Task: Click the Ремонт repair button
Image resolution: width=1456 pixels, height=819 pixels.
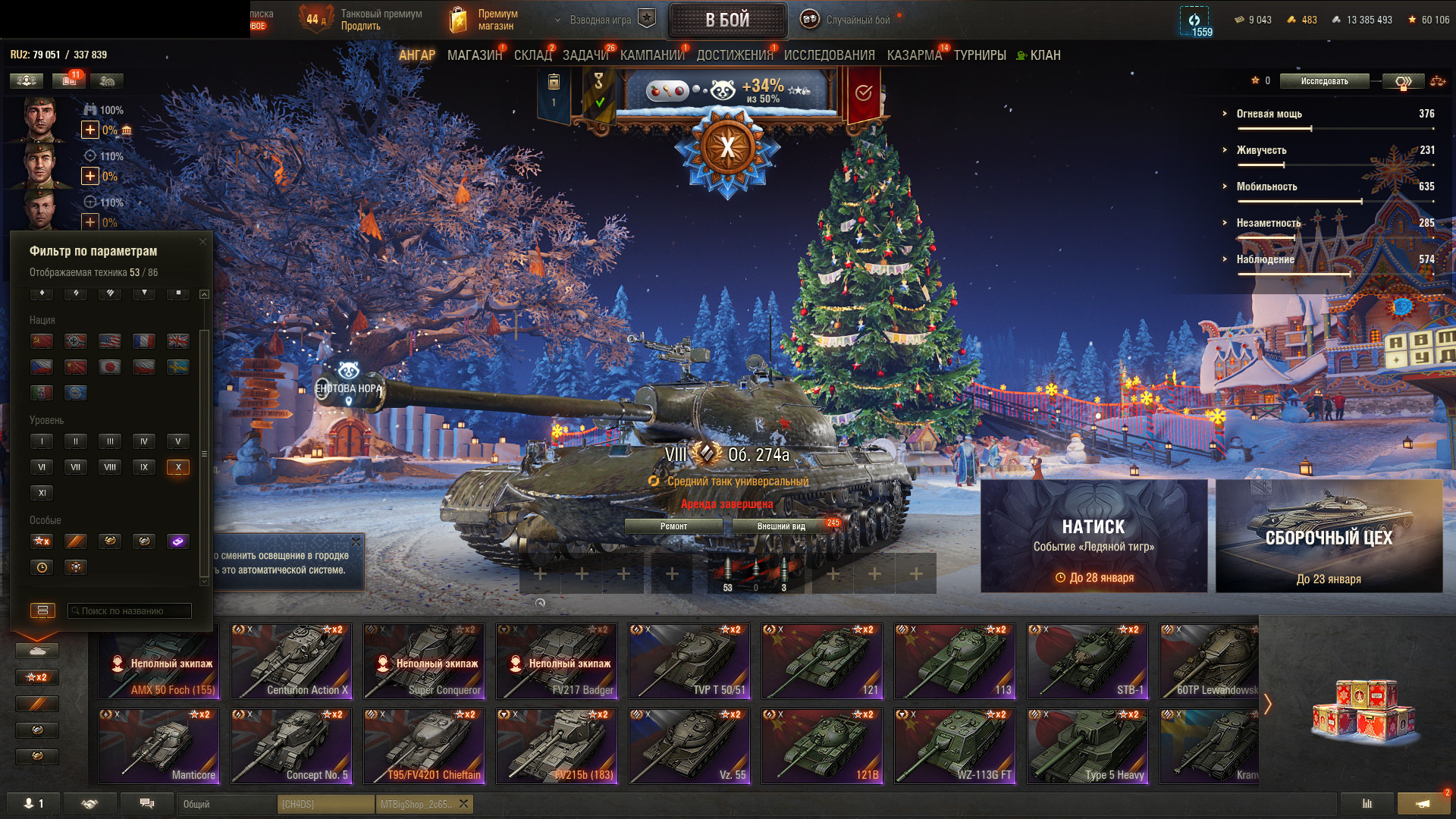Action: pos(673,526)
